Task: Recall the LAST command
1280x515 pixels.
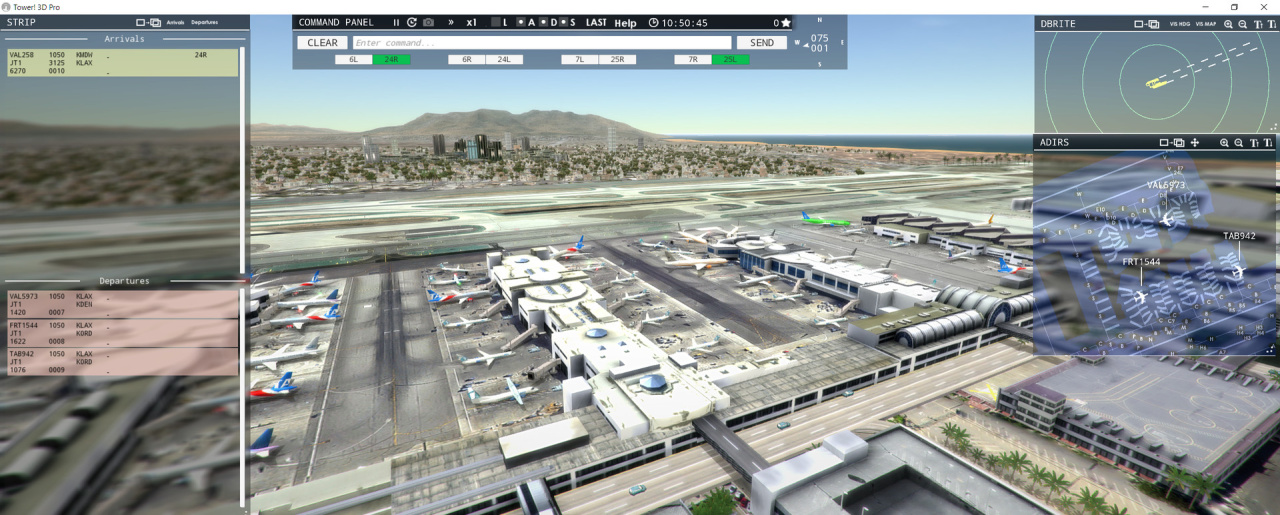Action: (x=596, y=23)
